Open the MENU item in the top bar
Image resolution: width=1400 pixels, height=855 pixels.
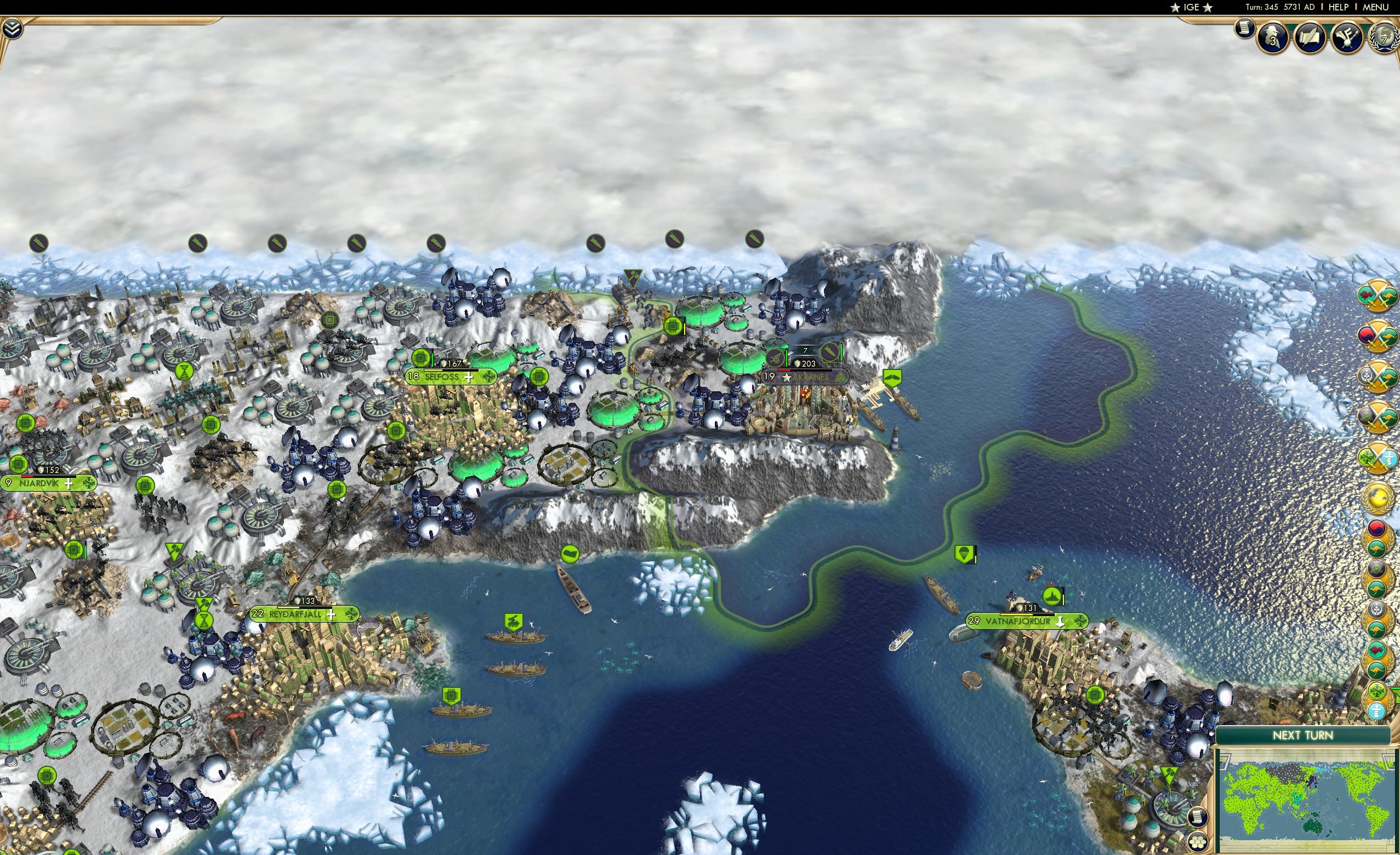click(x=1374, y=7)
